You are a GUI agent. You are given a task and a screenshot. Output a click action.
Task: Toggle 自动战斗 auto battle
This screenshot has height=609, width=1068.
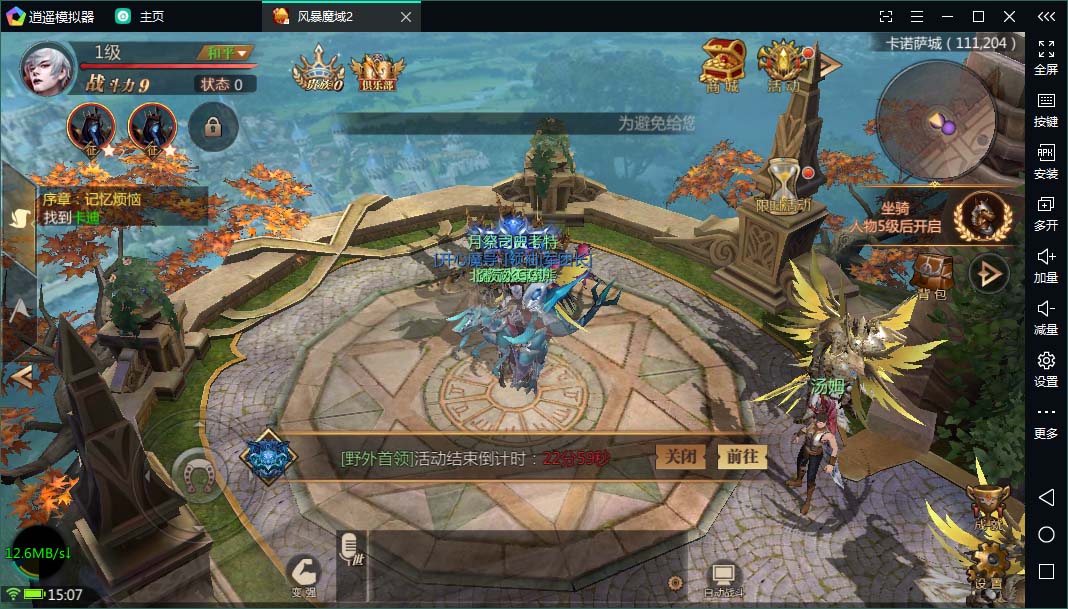coord(722,578)
